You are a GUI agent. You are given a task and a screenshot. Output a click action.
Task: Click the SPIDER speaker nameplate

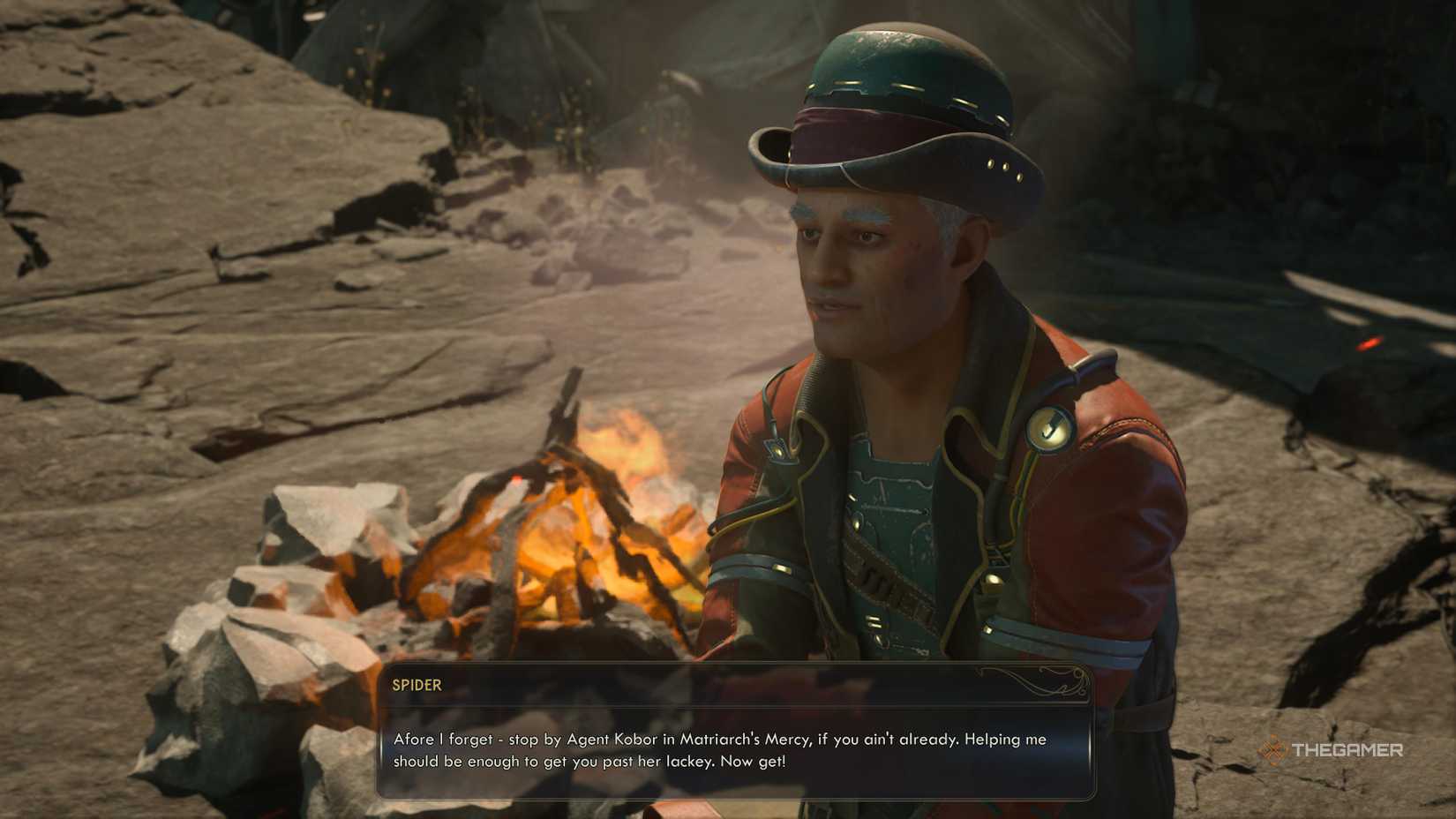415,686
